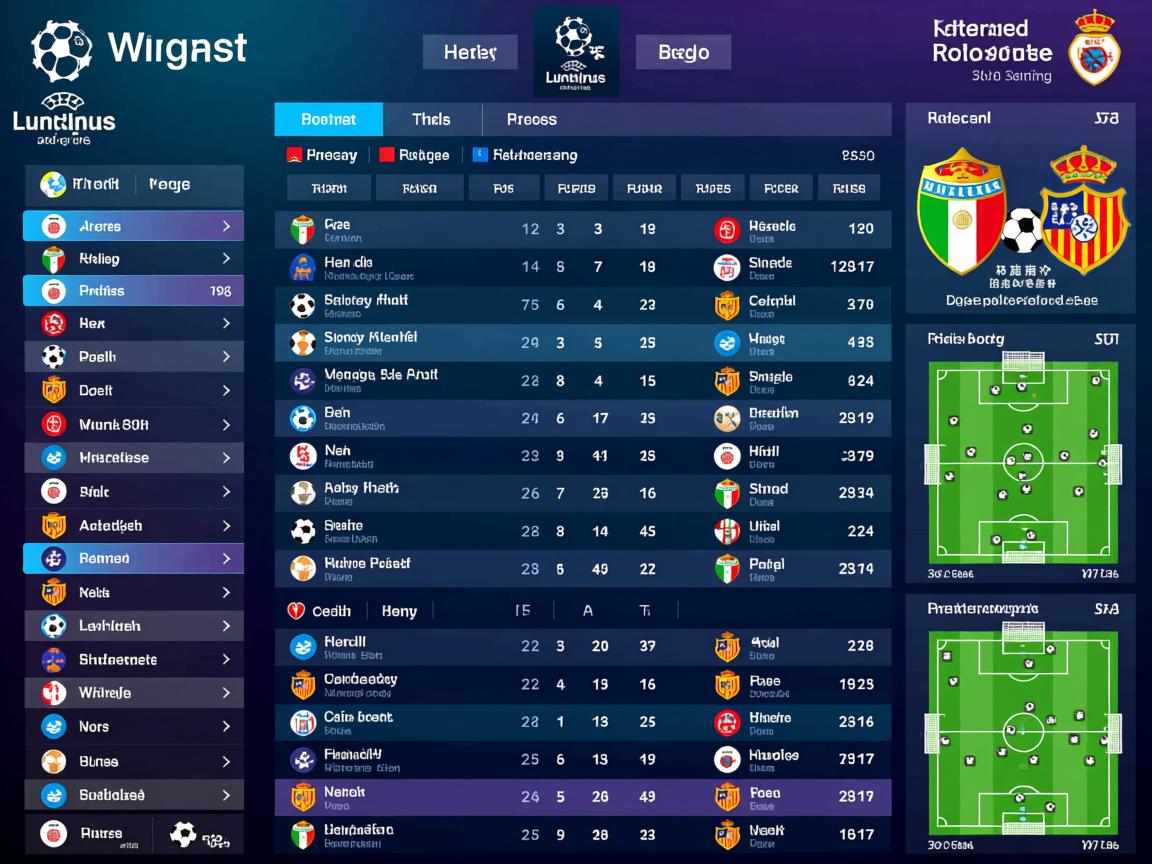Open the Thels tab
Image resolution: width=1152 pixels, height=864 pixels.
coord(431,120)
